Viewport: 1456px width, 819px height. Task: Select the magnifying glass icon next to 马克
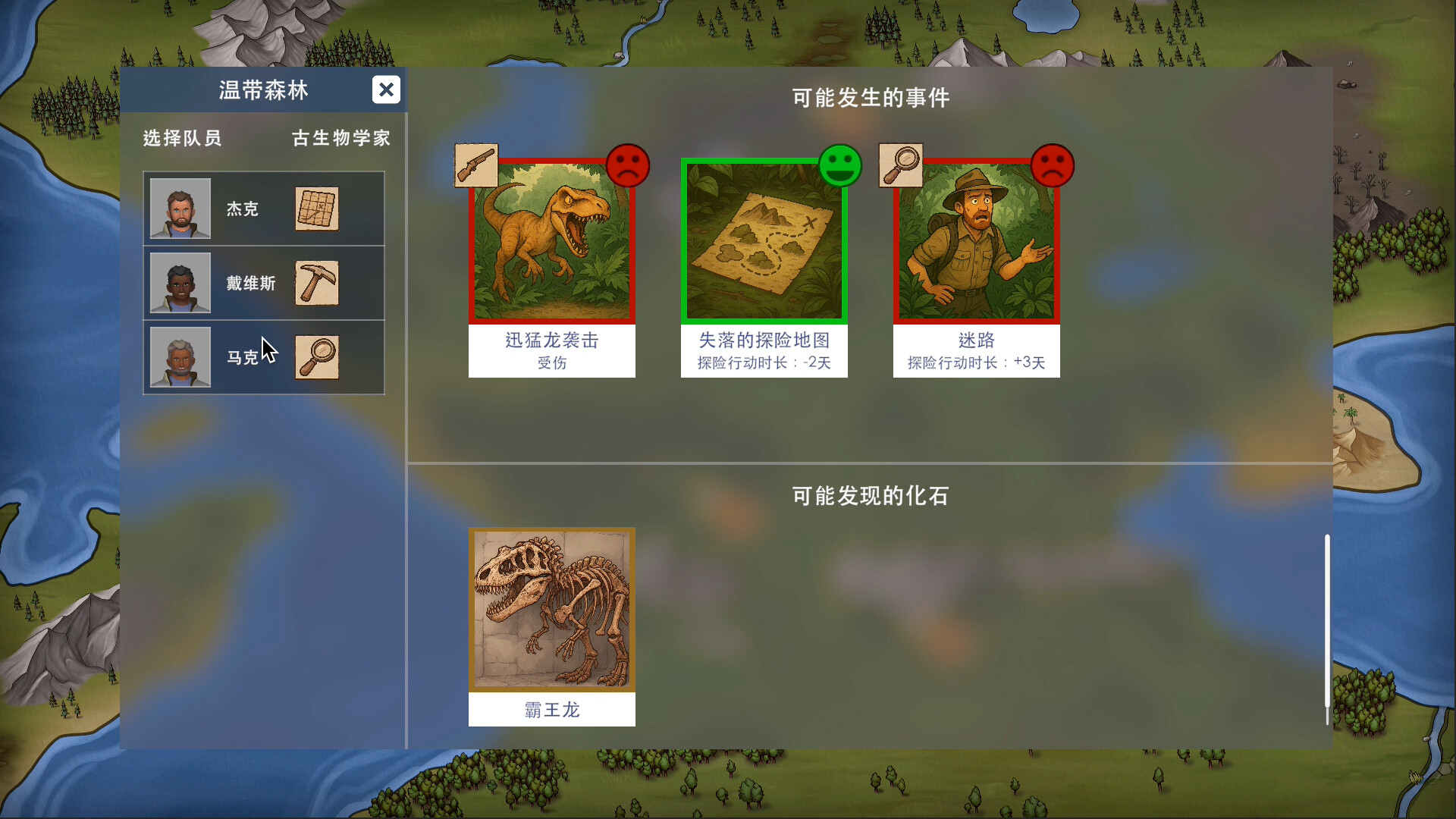click(x=317, y=357)
